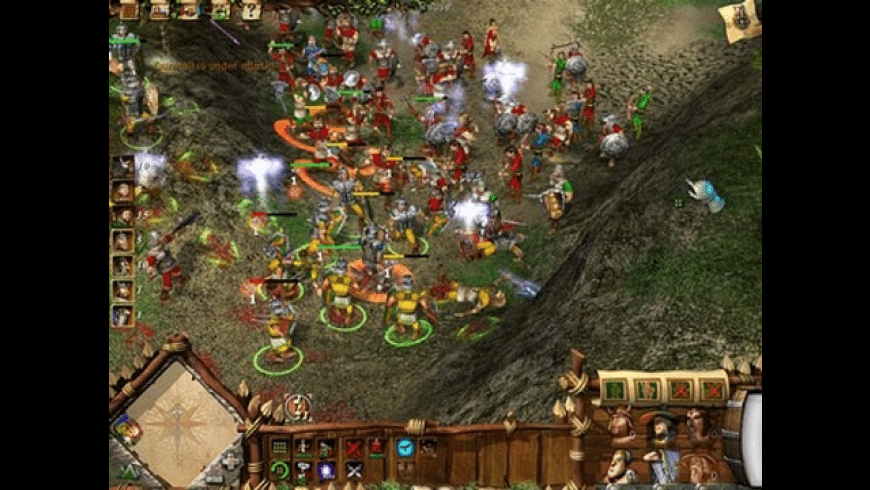Image resolution: width=870 pixels, height=490 pixels.
Task: Choose the crossed swords attack command
Action: click(x=354, y=470)
